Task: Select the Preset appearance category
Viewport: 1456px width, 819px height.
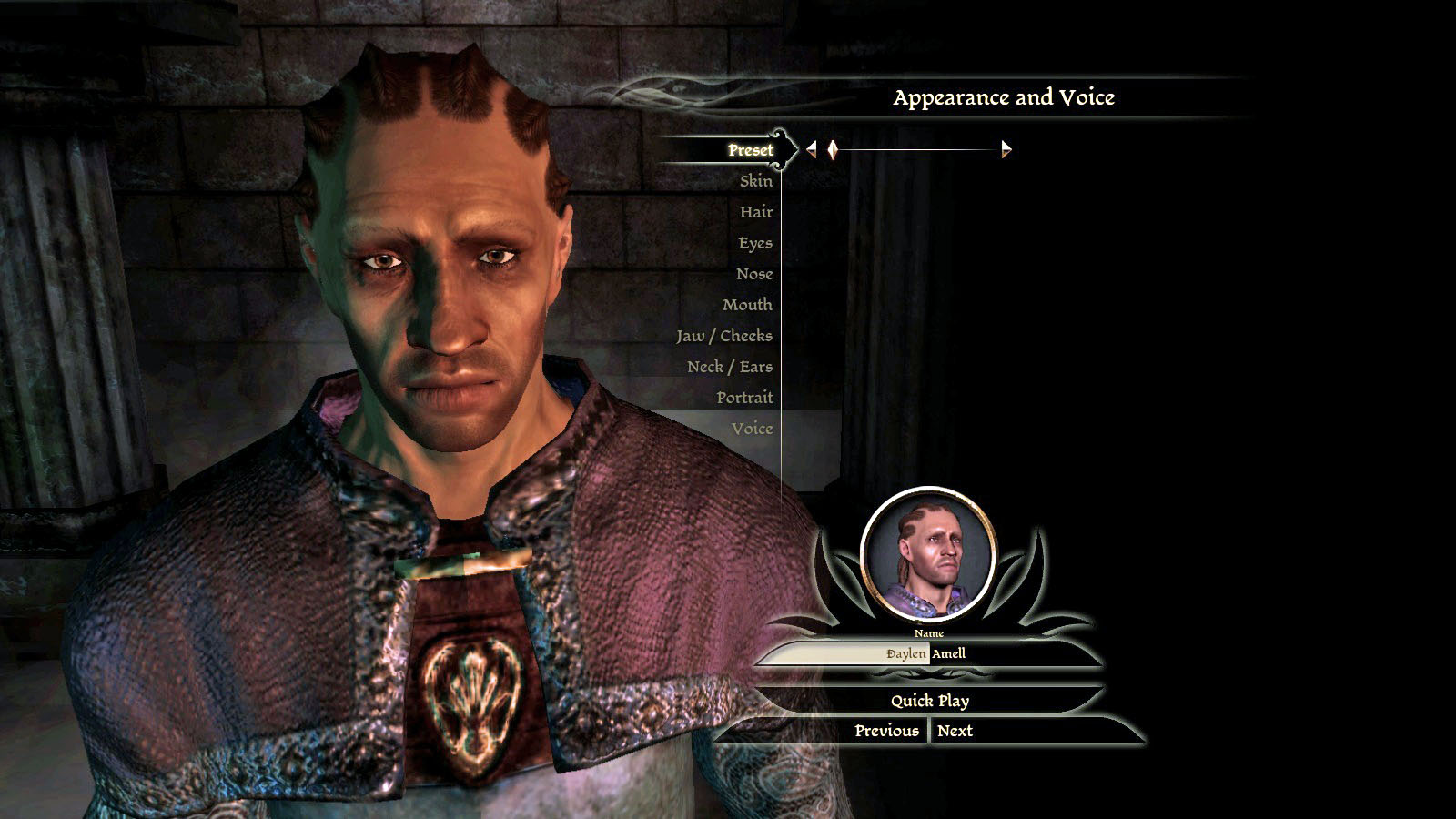Action: pos(750,150)
